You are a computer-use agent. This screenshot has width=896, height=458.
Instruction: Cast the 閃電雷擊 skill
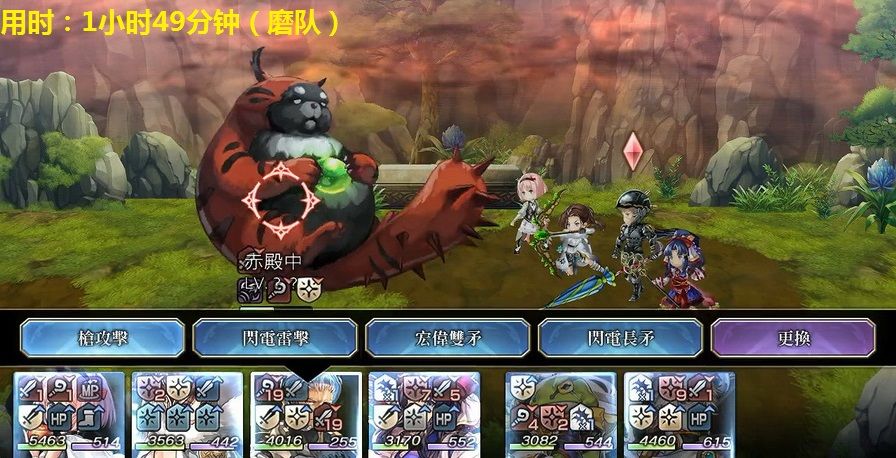point(275,338)
